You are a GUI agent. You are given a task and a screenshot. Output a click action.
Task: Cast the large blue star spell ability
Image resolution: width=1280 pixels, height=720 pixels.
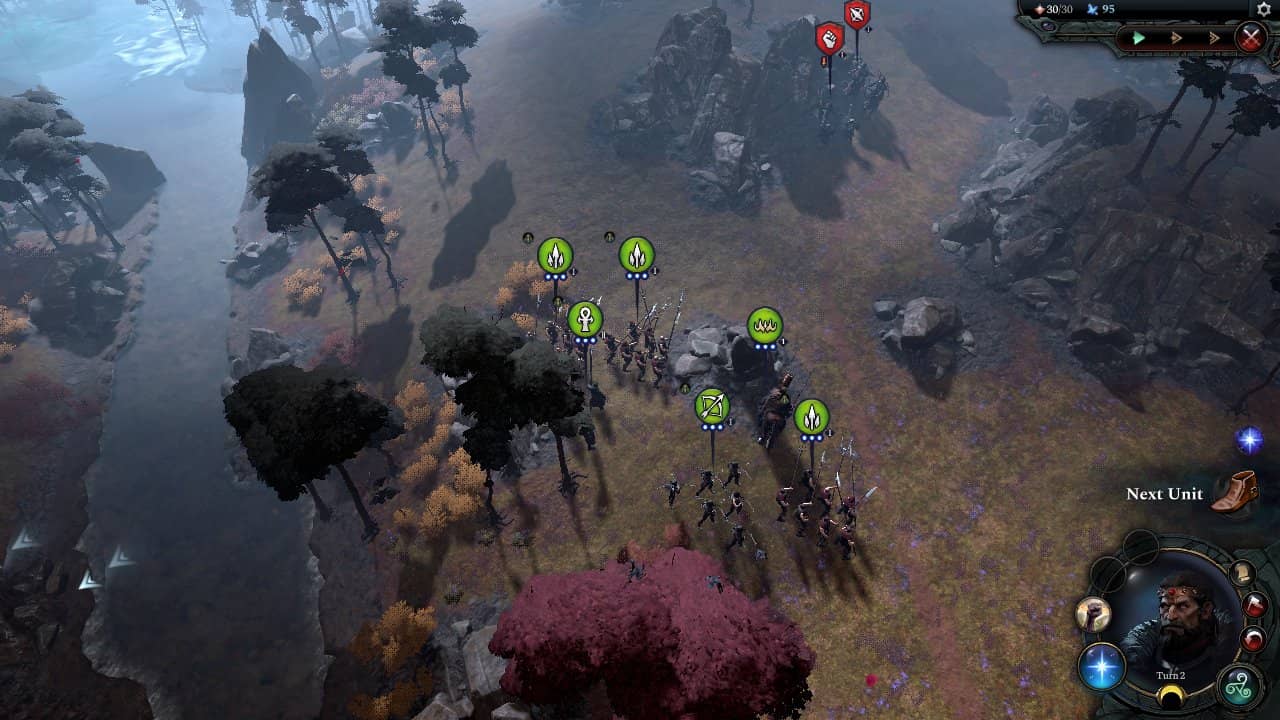click(1102, 666)
